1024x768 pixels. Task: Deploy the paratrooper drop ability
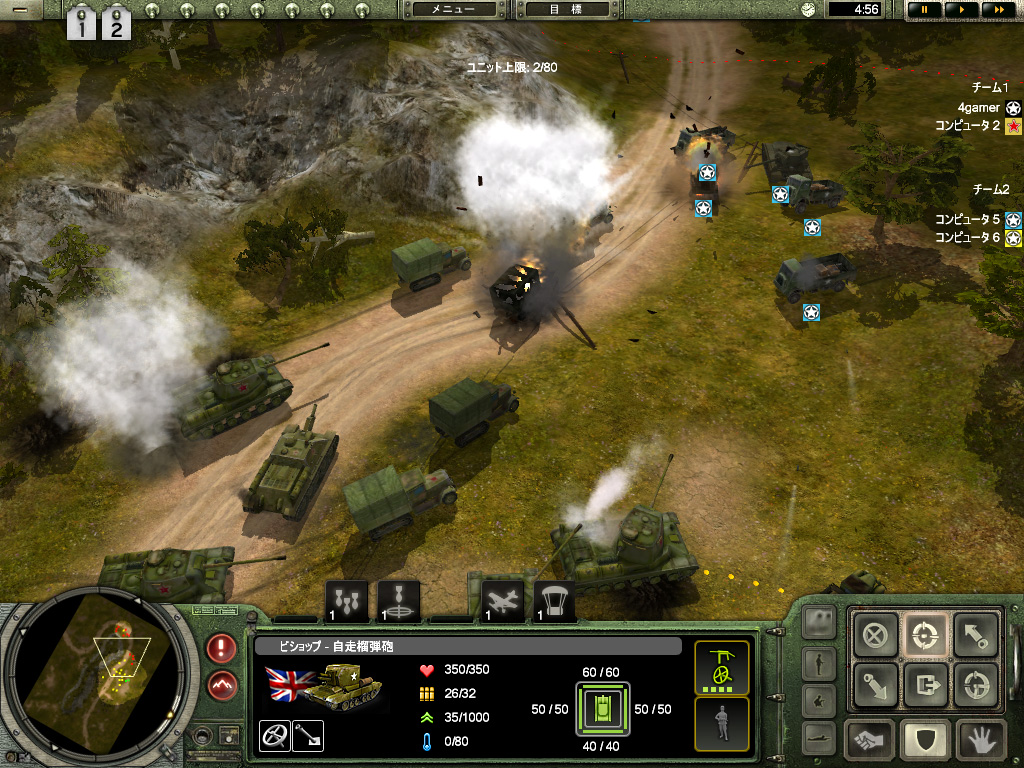coord(554,601)
